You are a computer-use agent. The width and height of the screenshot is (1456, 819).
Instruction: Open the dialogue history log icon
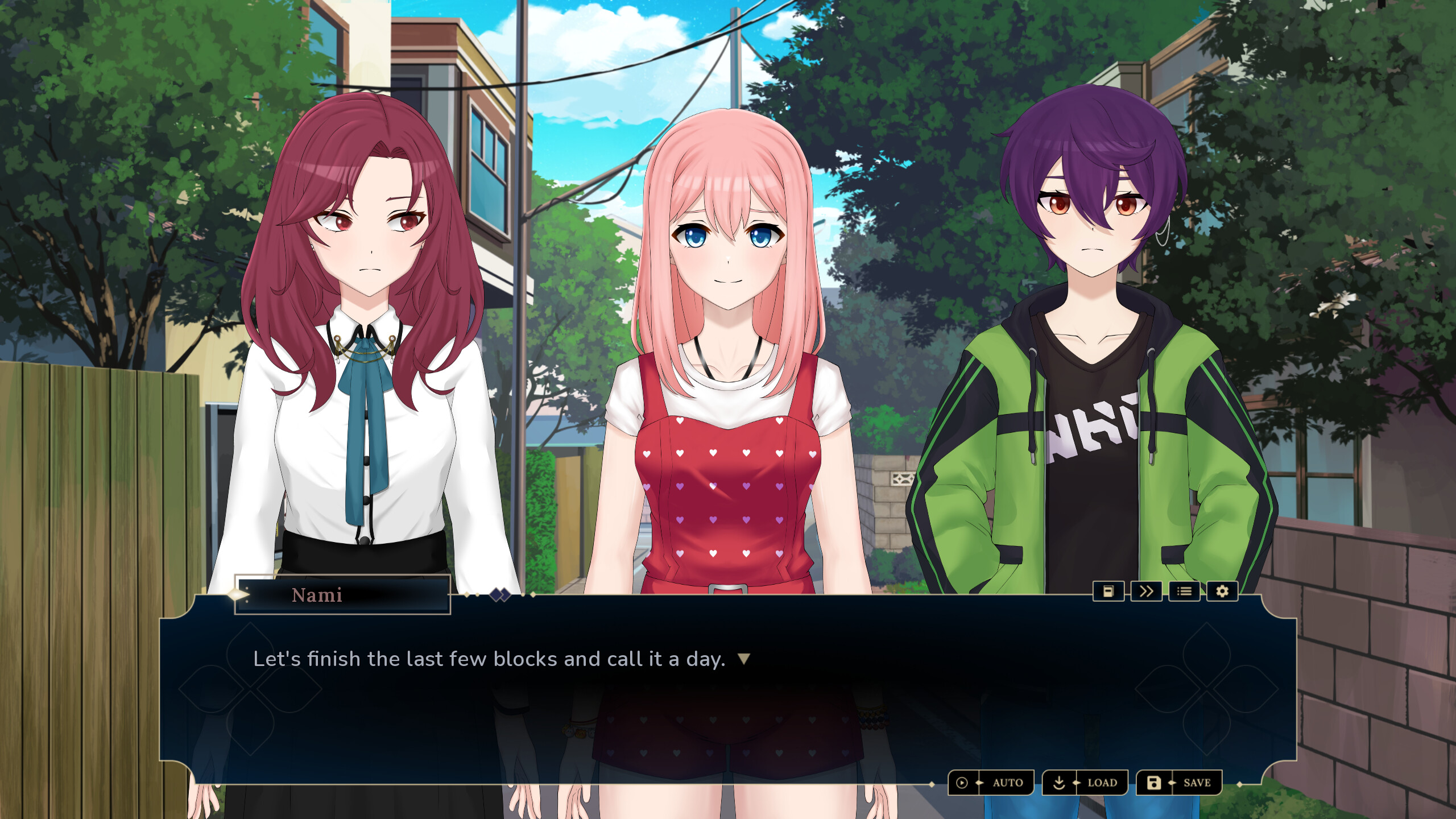click(1184, 591)
